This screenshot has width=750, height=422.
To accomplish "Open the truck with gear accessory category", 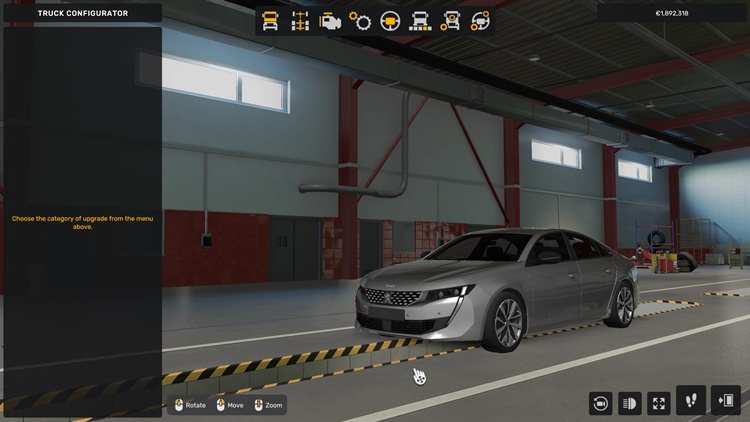I will [451, 20].
